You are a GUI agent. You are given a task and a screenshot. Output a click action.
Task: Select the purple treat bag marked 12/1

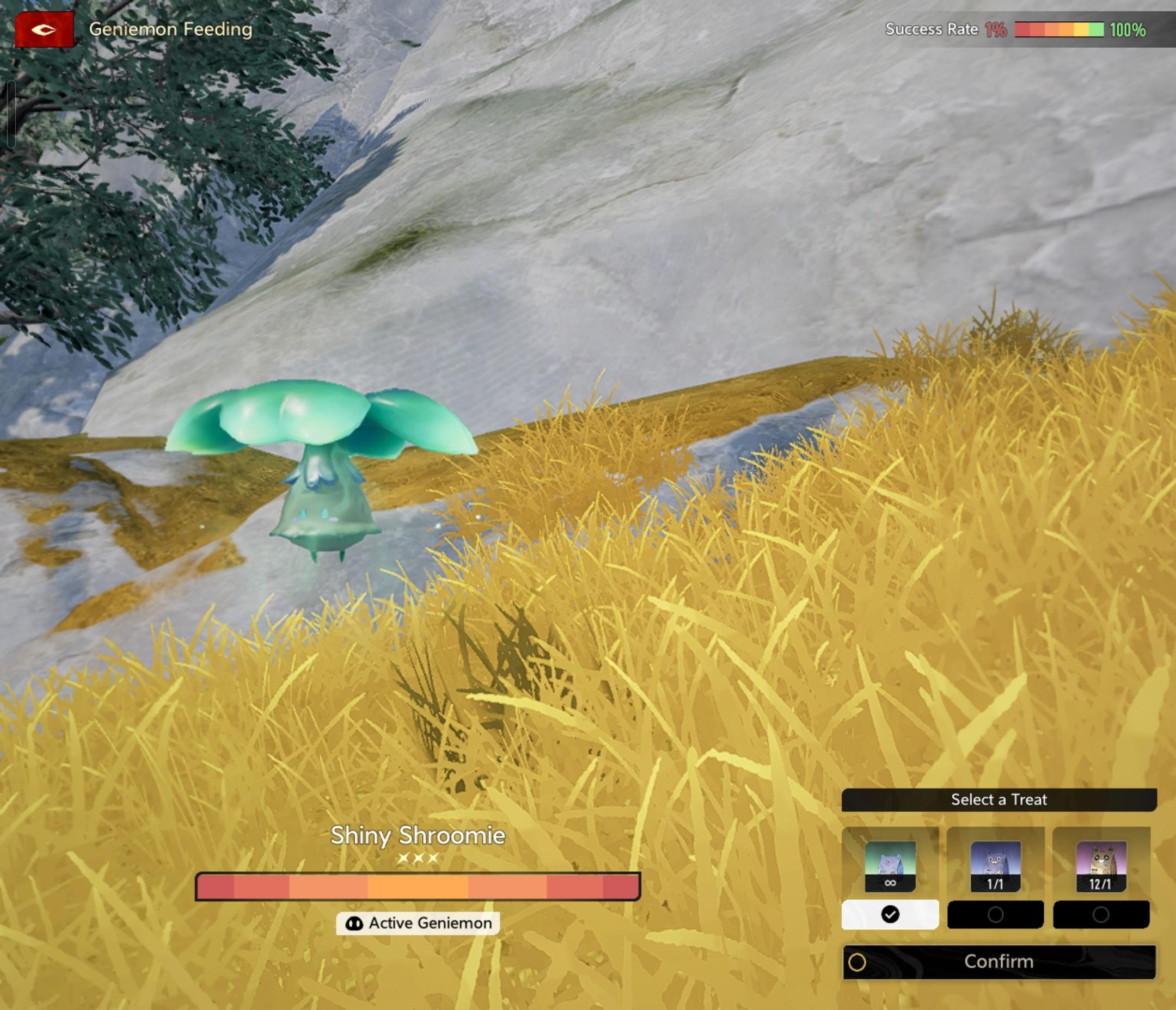[x=1100, y=866]
